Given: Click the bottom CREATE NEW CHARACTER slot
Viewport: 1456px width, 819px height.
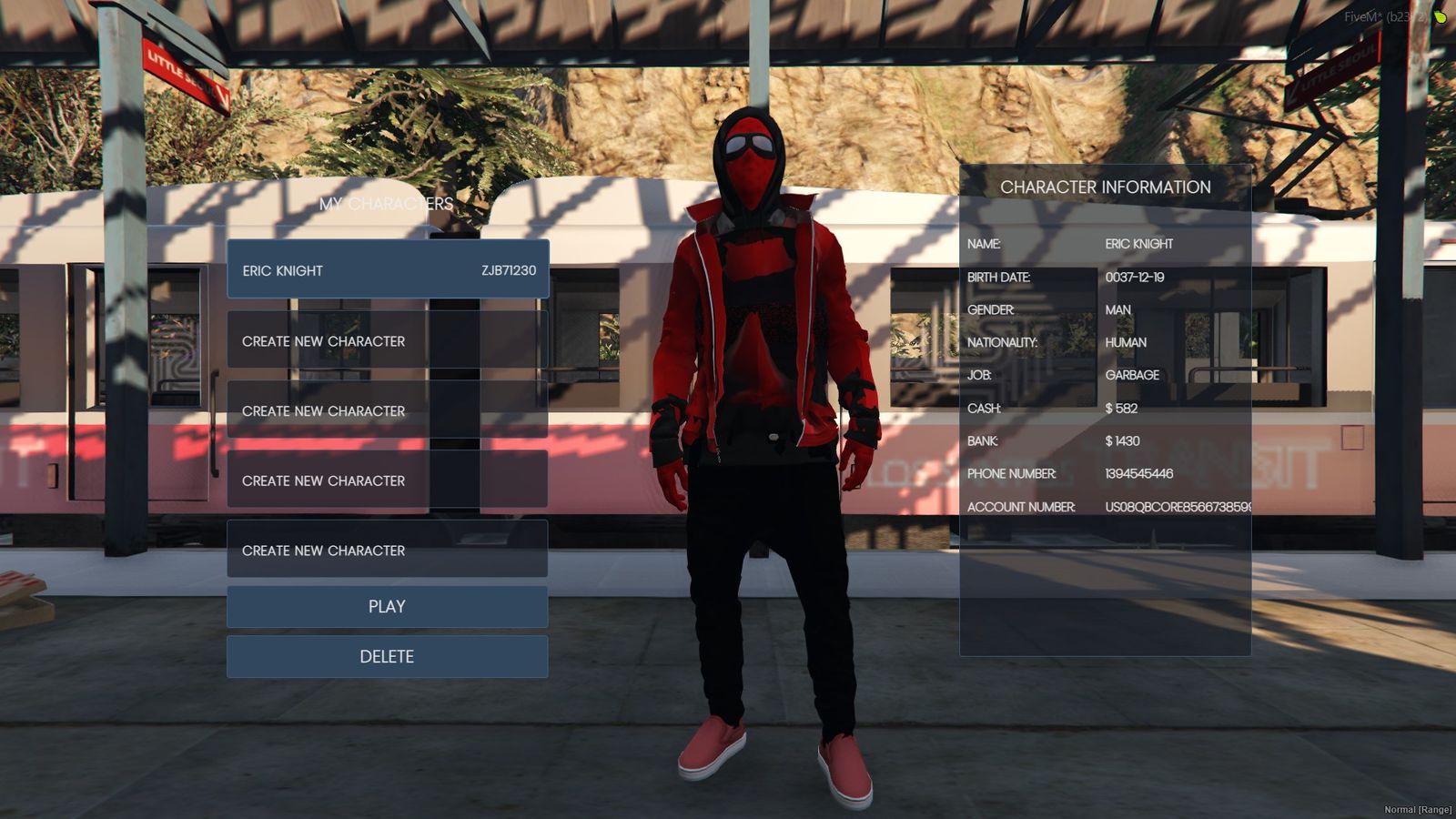Looking at the screenshot, I should click(387, 551).
